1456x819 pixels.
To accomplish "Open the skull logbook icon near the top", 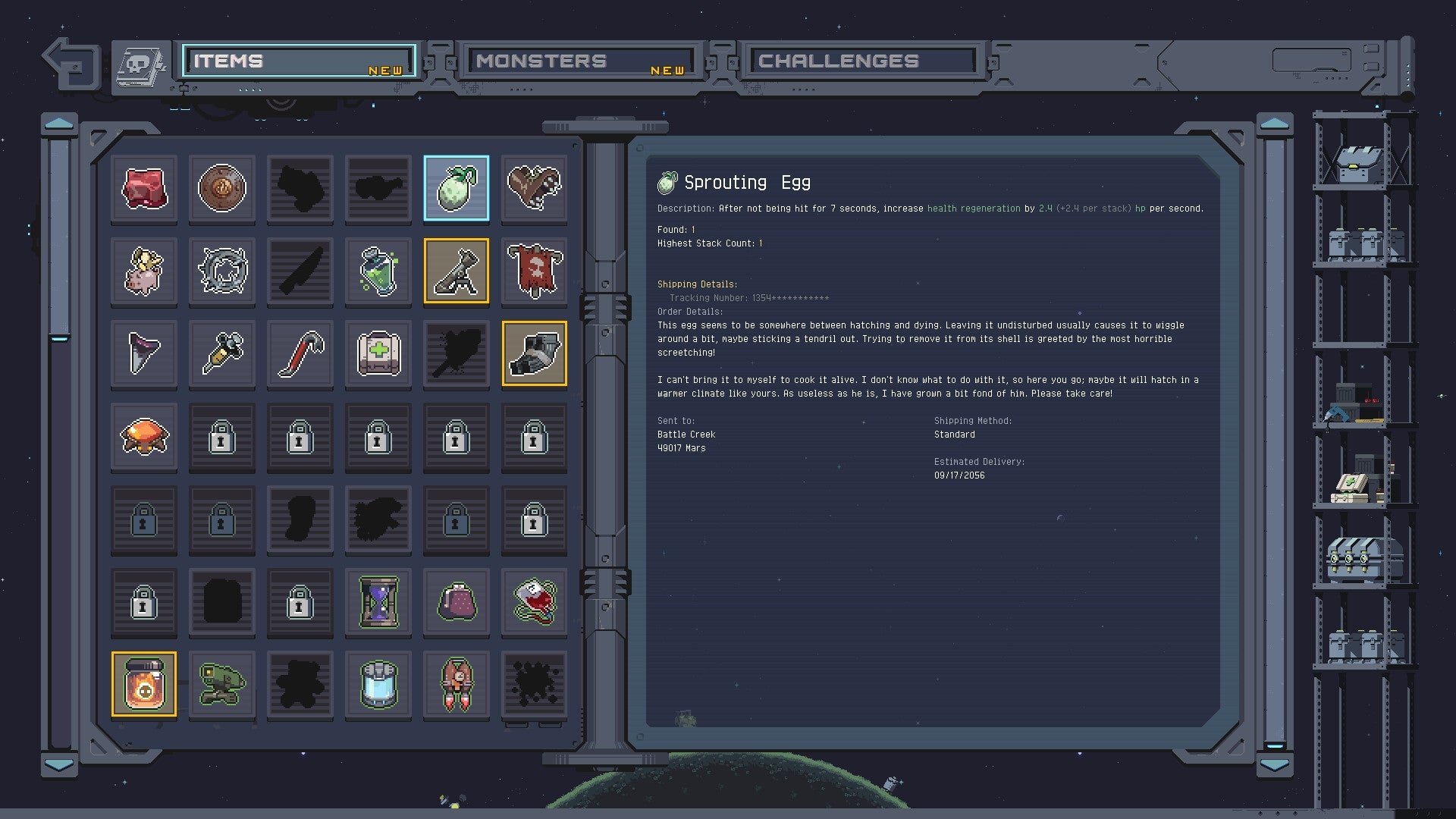I will 140,64.
